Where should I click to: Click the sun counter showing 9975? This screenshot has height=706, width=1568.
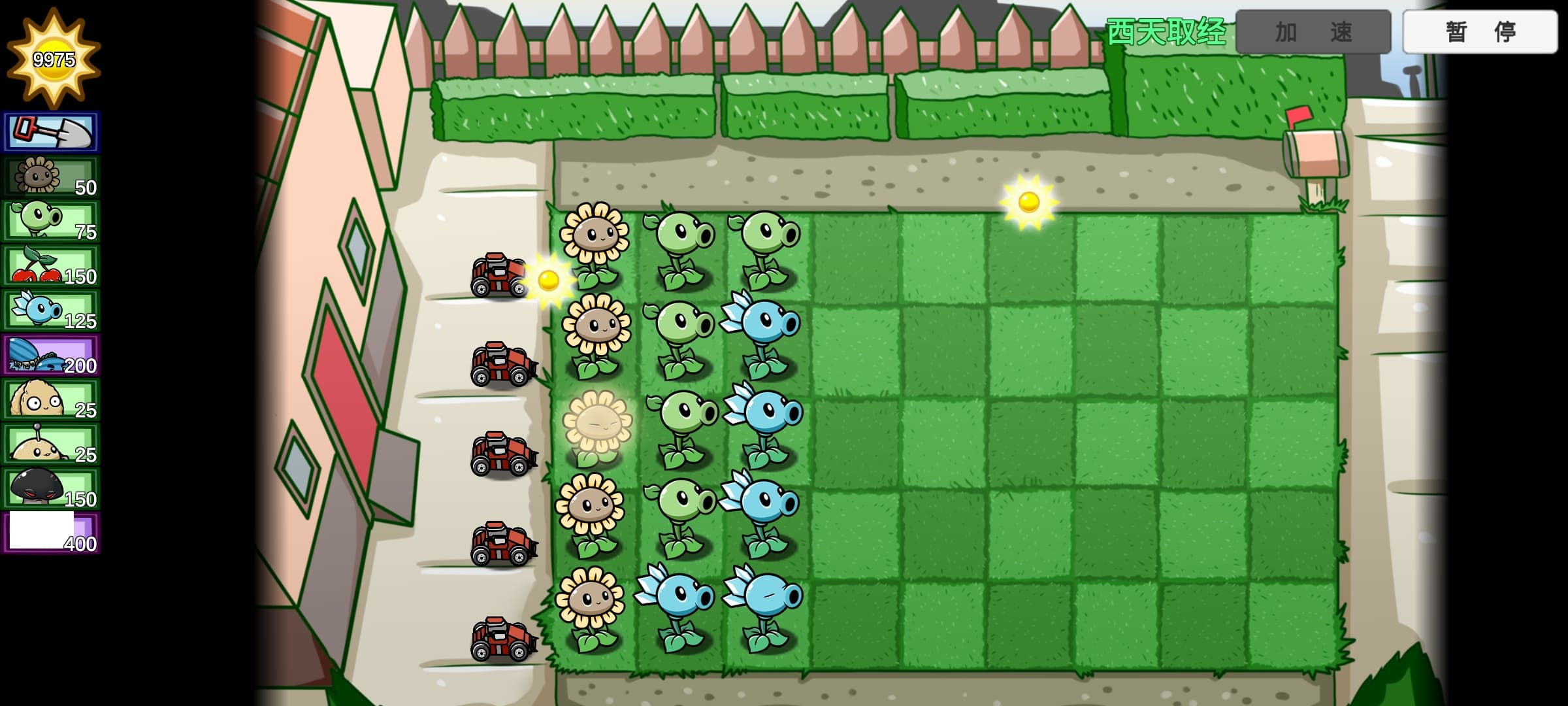click(52, 59)
